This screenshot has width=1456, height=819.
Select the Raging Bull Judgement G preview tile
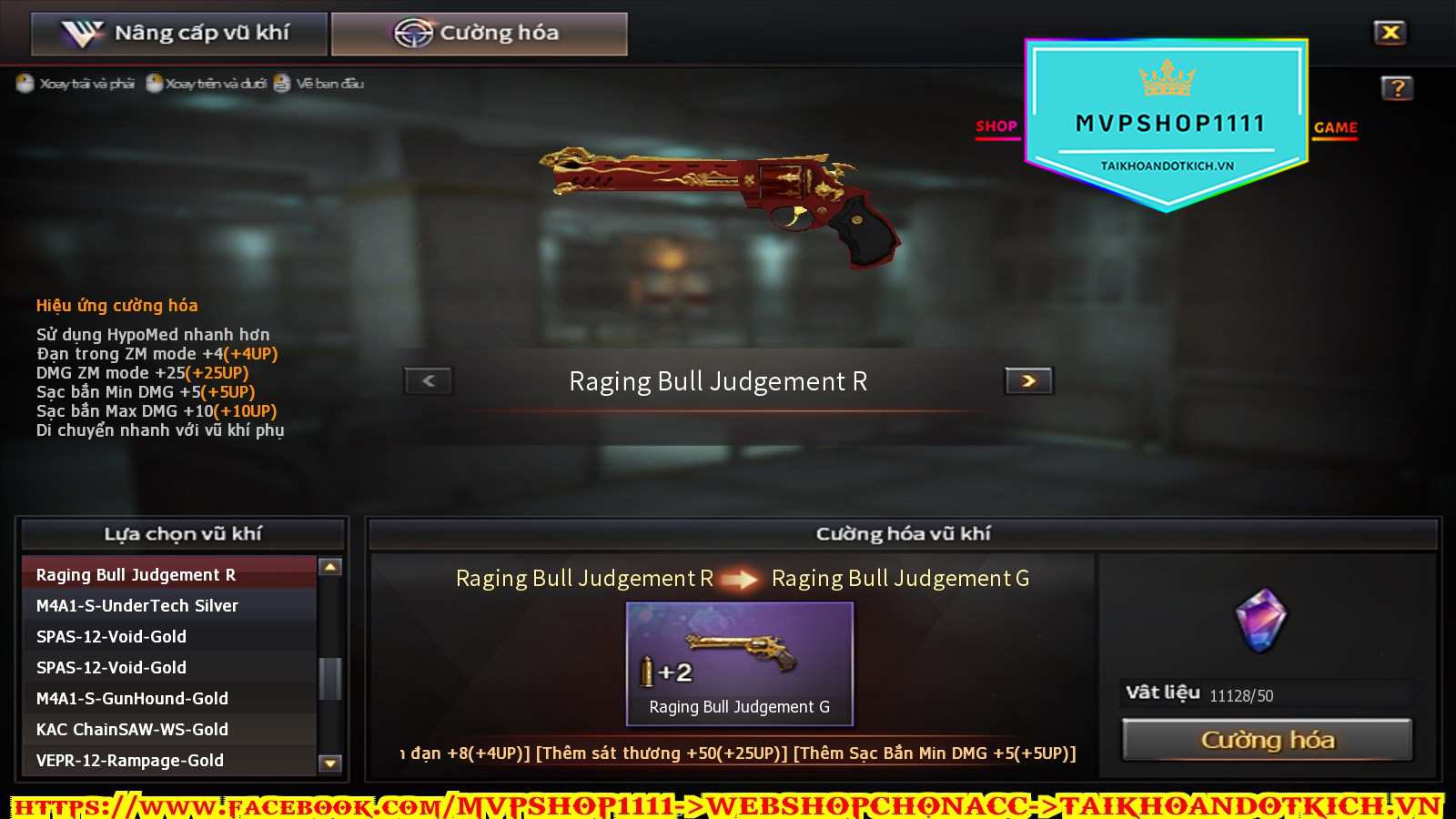pos(739,663)
